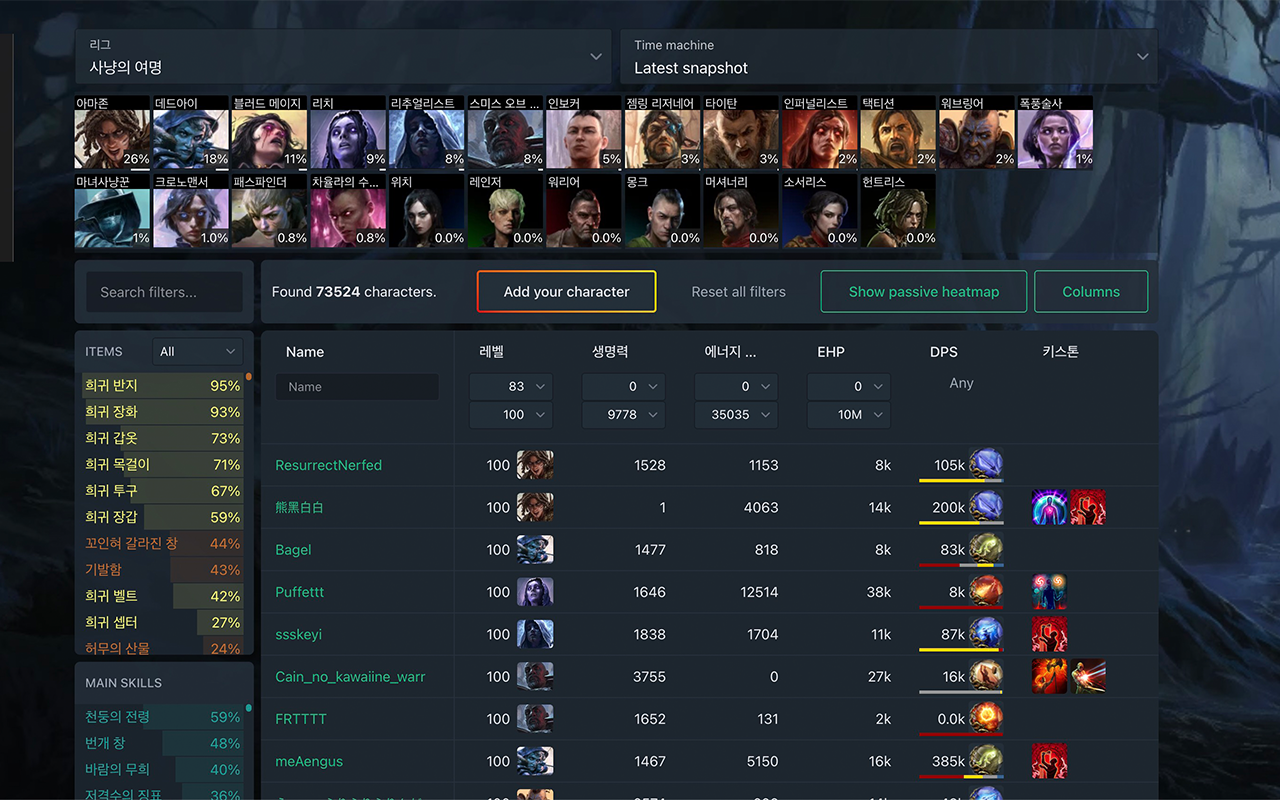The image size is (1280, 800).
Task: Open the Time machine snapshot dropdown
Action: (889, 57)
